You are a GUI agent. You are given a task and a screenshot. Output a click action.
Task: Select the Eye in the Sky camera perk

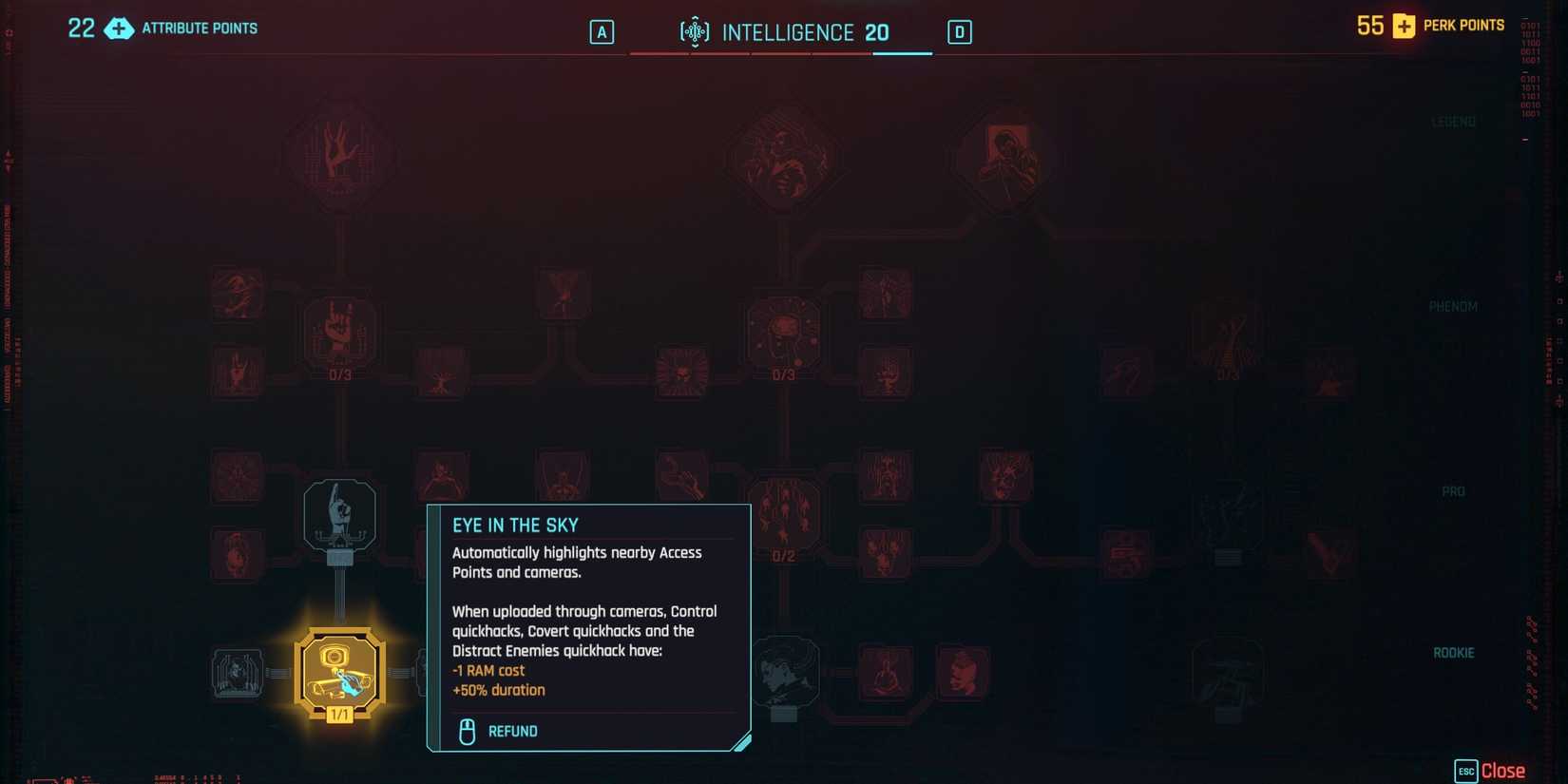click(x=340, y=670)
